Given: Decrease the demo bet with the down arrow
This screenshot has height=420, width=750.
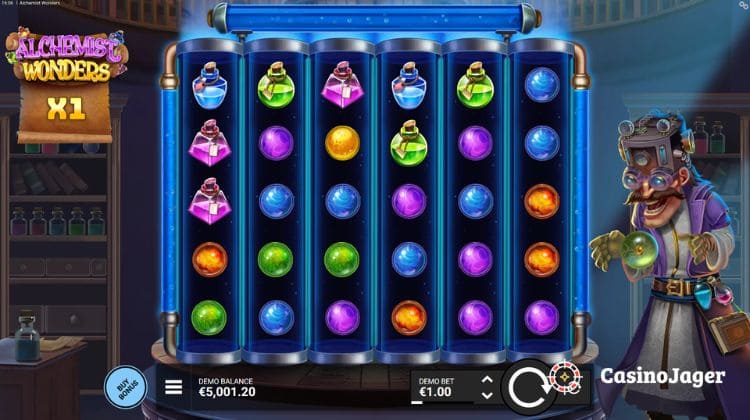Looking at the screenshot, I should tap(486, 395).
